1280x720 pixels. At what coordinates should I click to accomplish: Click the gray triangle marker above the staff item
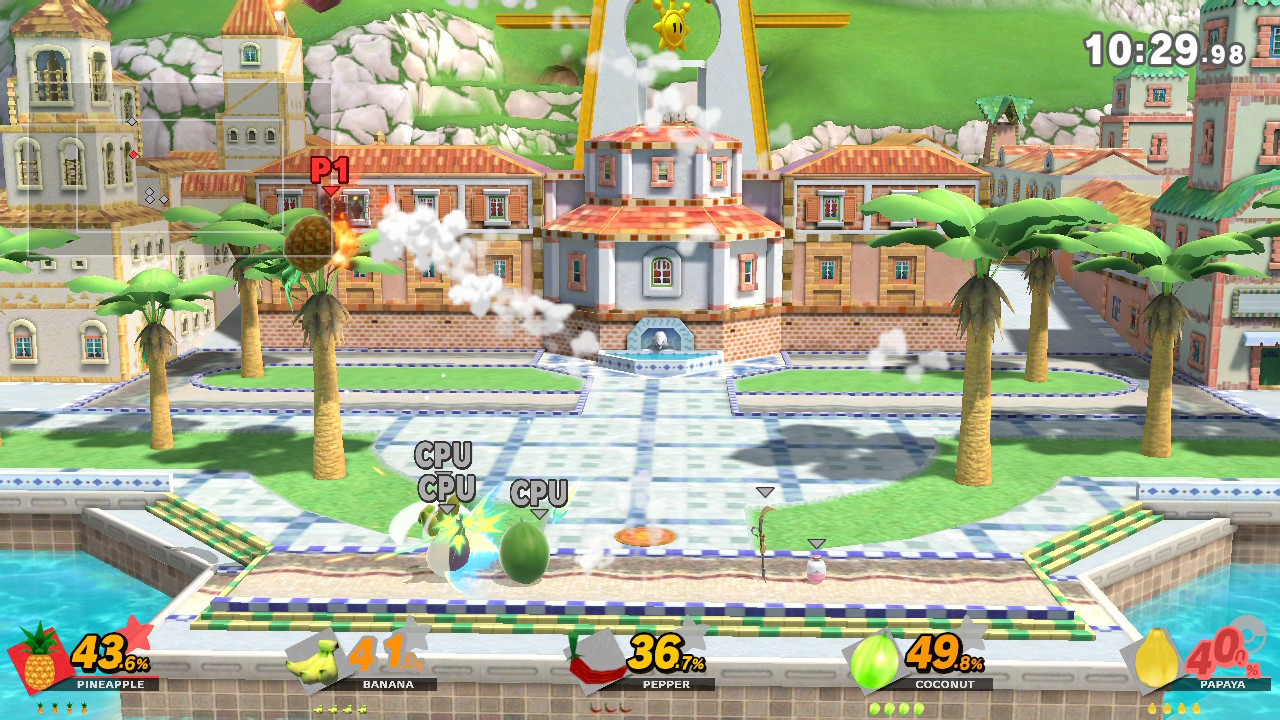[x=764, y=490]
